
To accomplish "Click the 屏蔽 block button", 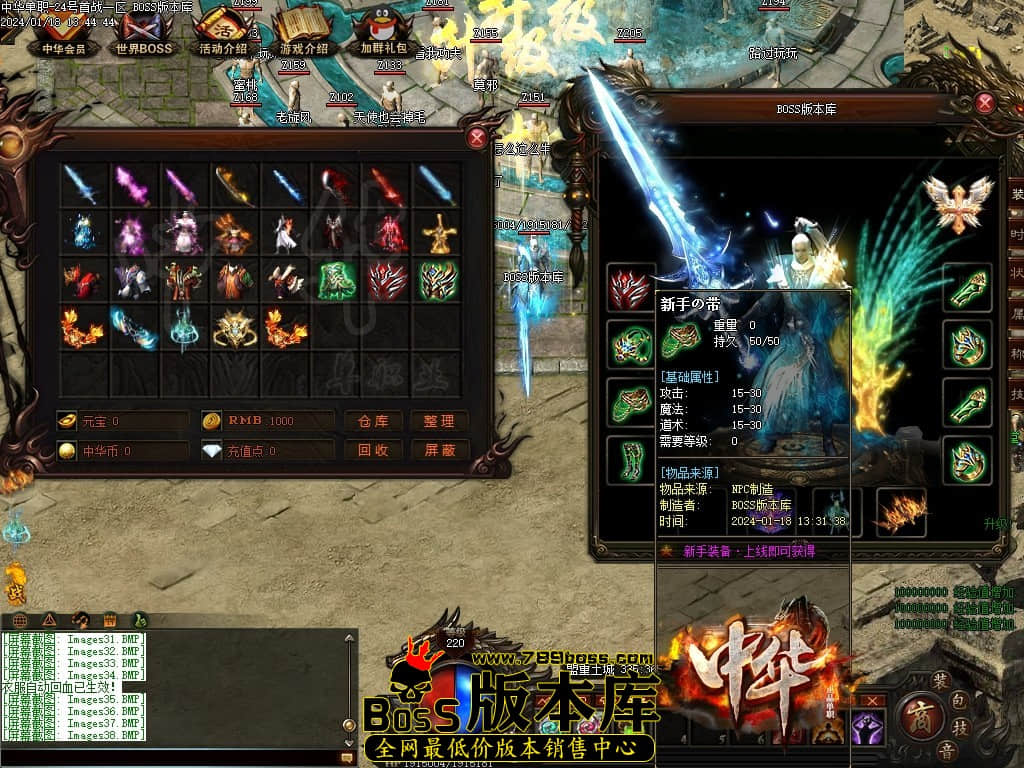I will pos(439,450).
